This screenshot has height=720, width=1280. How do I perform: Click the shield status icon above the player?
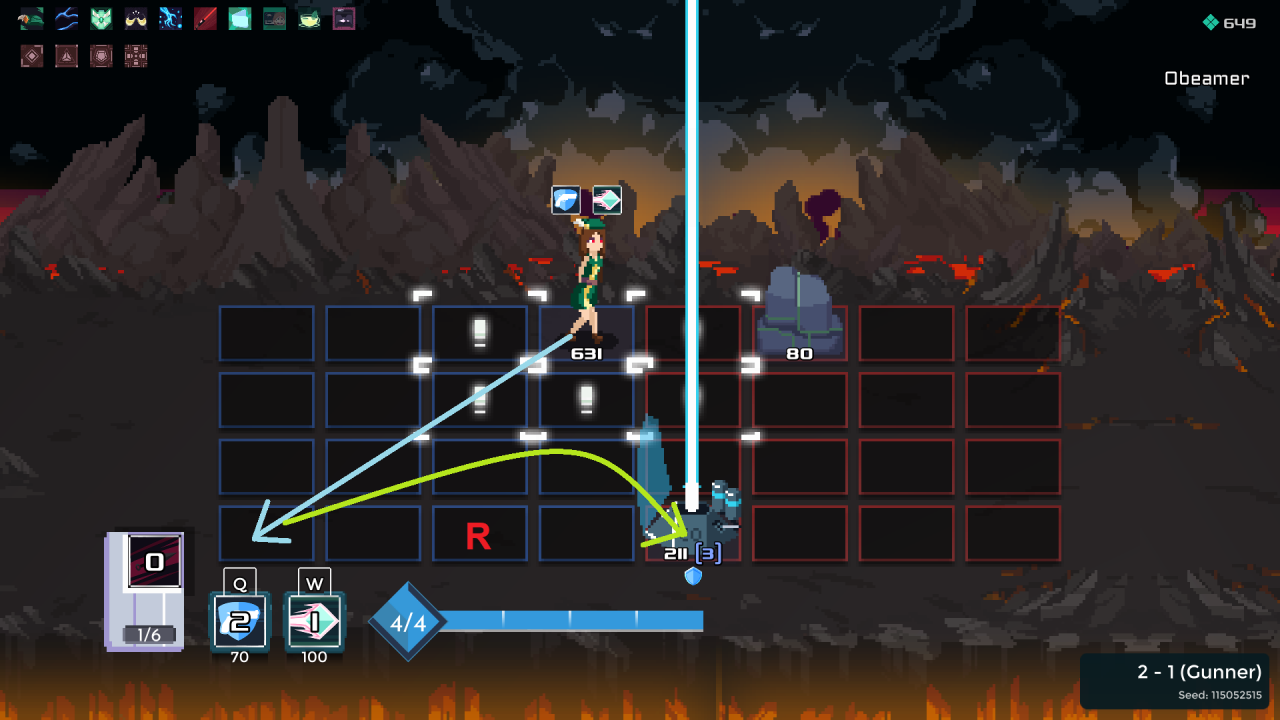click(566, 200)
